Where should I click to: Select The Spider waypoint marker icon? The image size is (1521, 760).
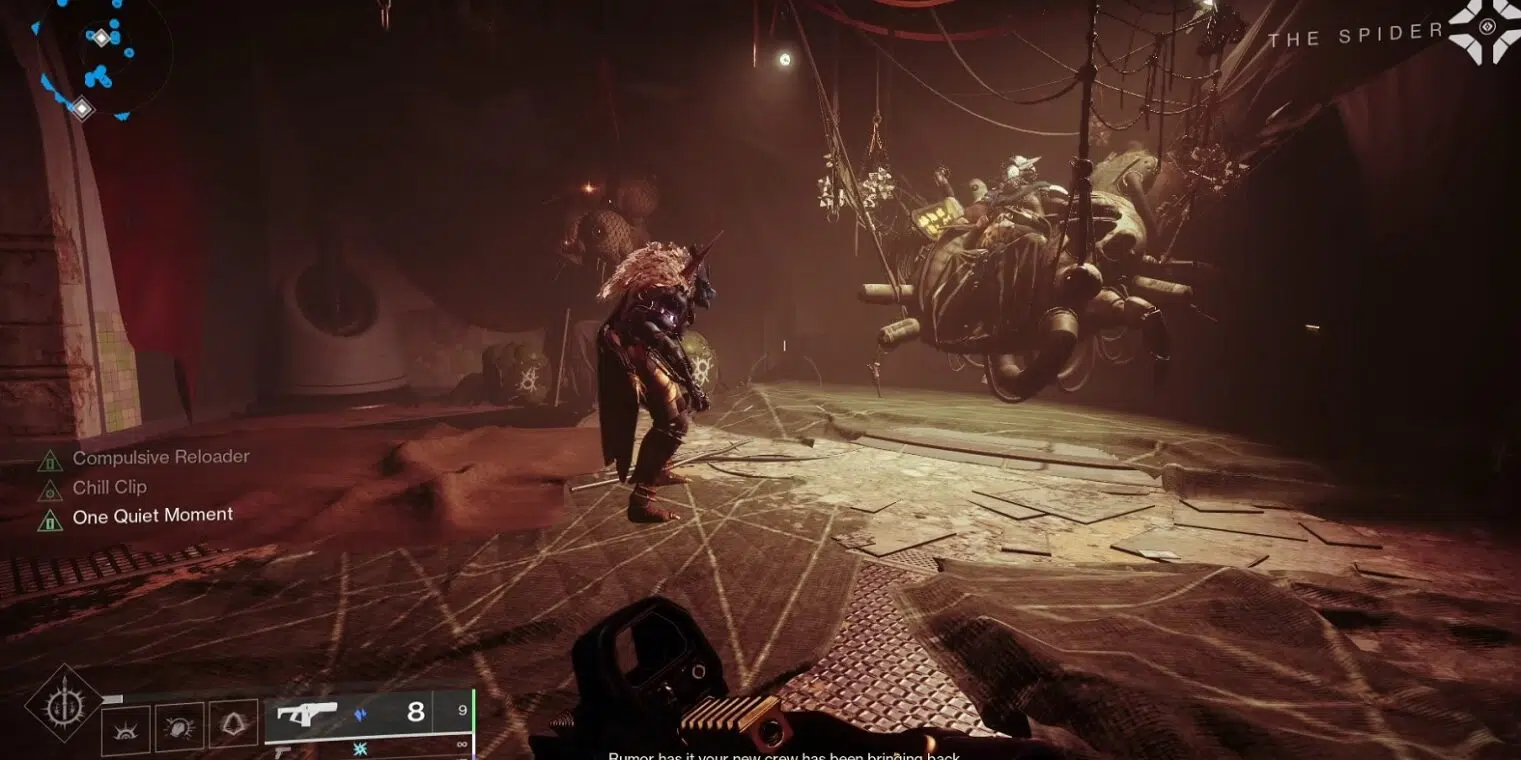pos(1484,30)
